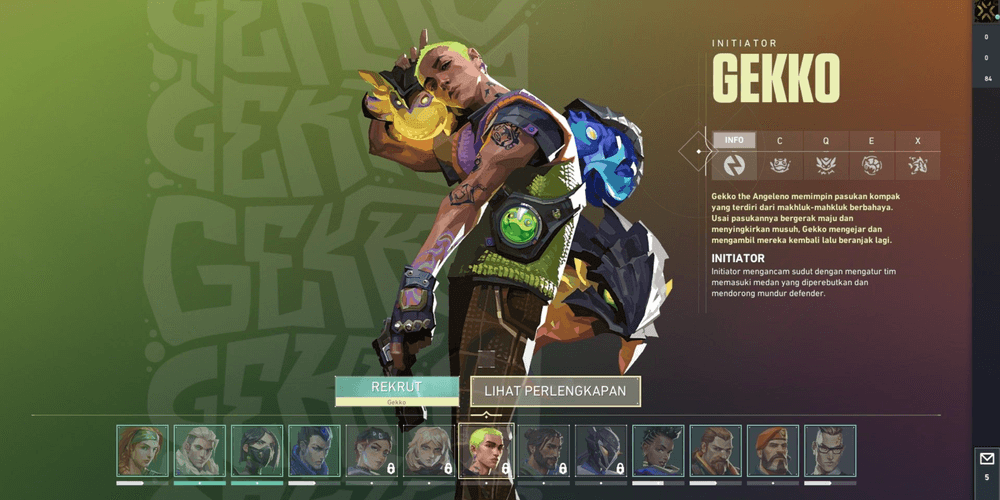The height and width of the screenshot is (500, 1000).
Task: Show the C ability details
Action: click(x=780, y=141)
